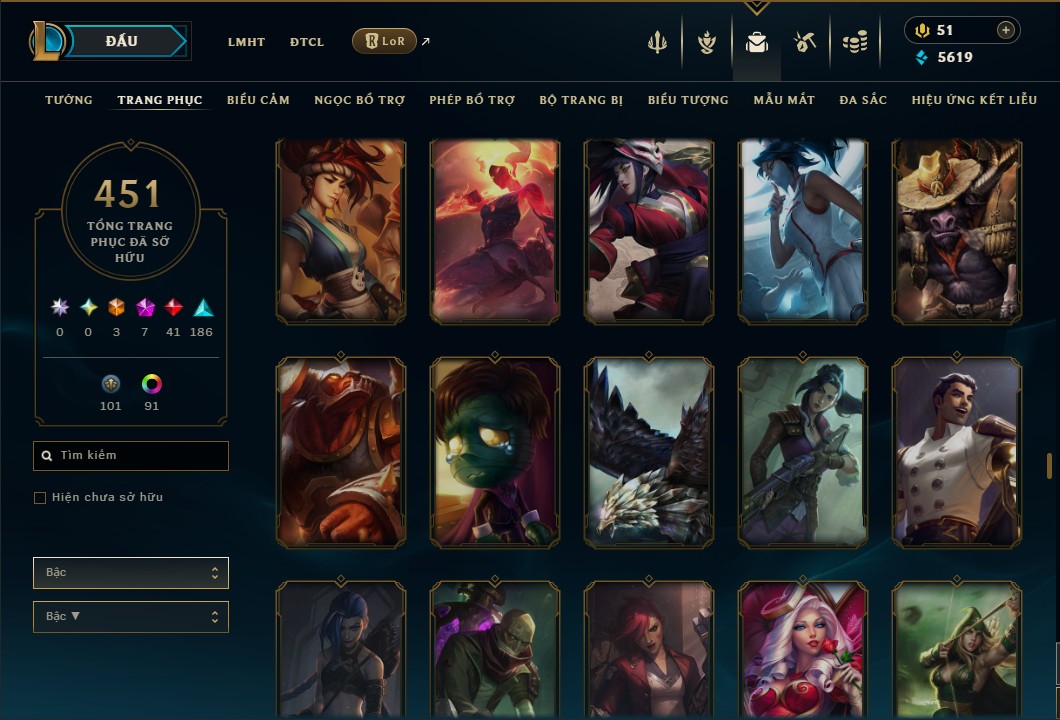Select the ĐA SẮC chromas tab
Viewport: 1060px width, 720px height.
point(863,100)
